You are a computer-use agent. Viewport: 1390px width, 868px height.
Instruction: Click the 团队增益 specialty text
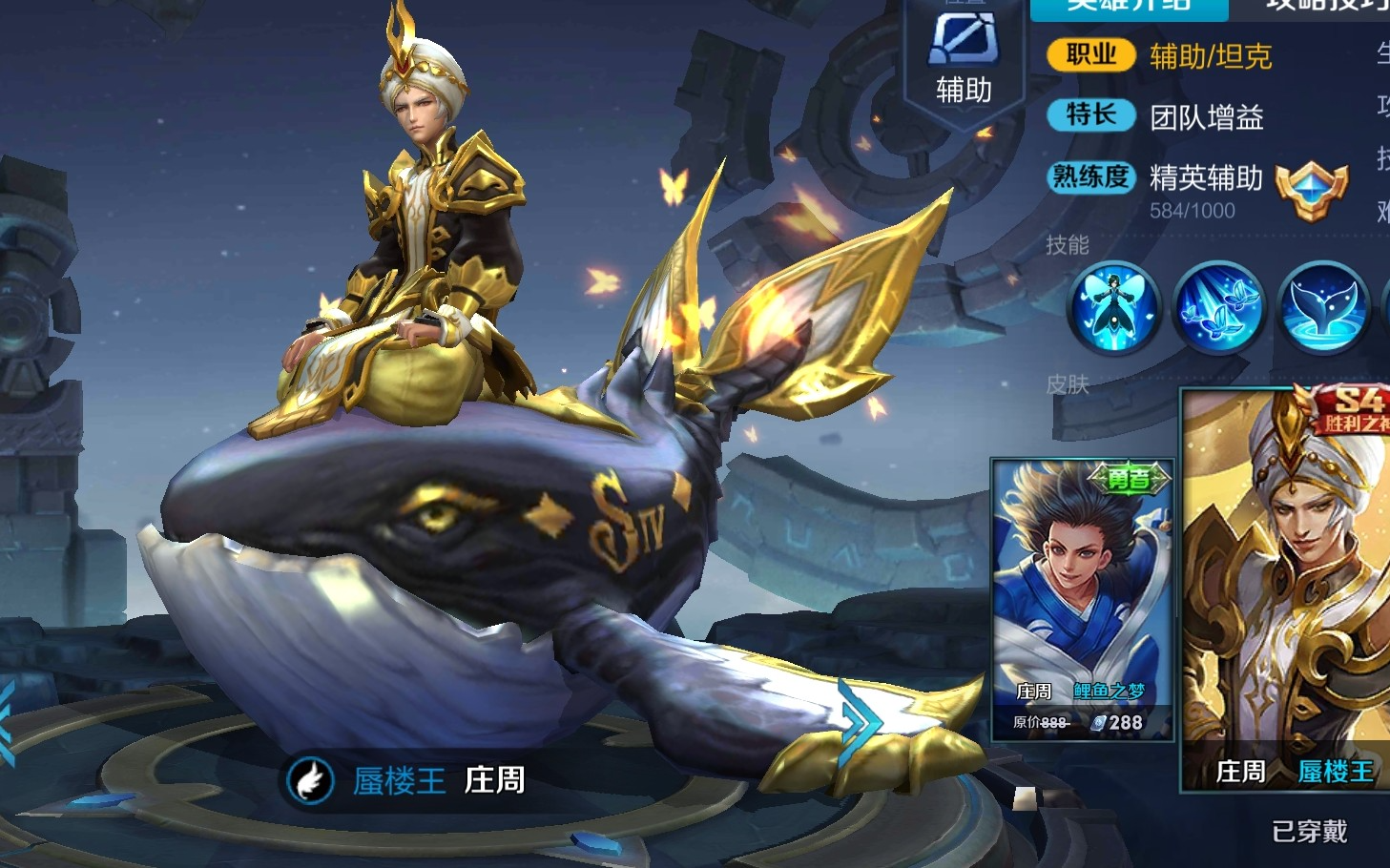click(x=1208, y=118)
